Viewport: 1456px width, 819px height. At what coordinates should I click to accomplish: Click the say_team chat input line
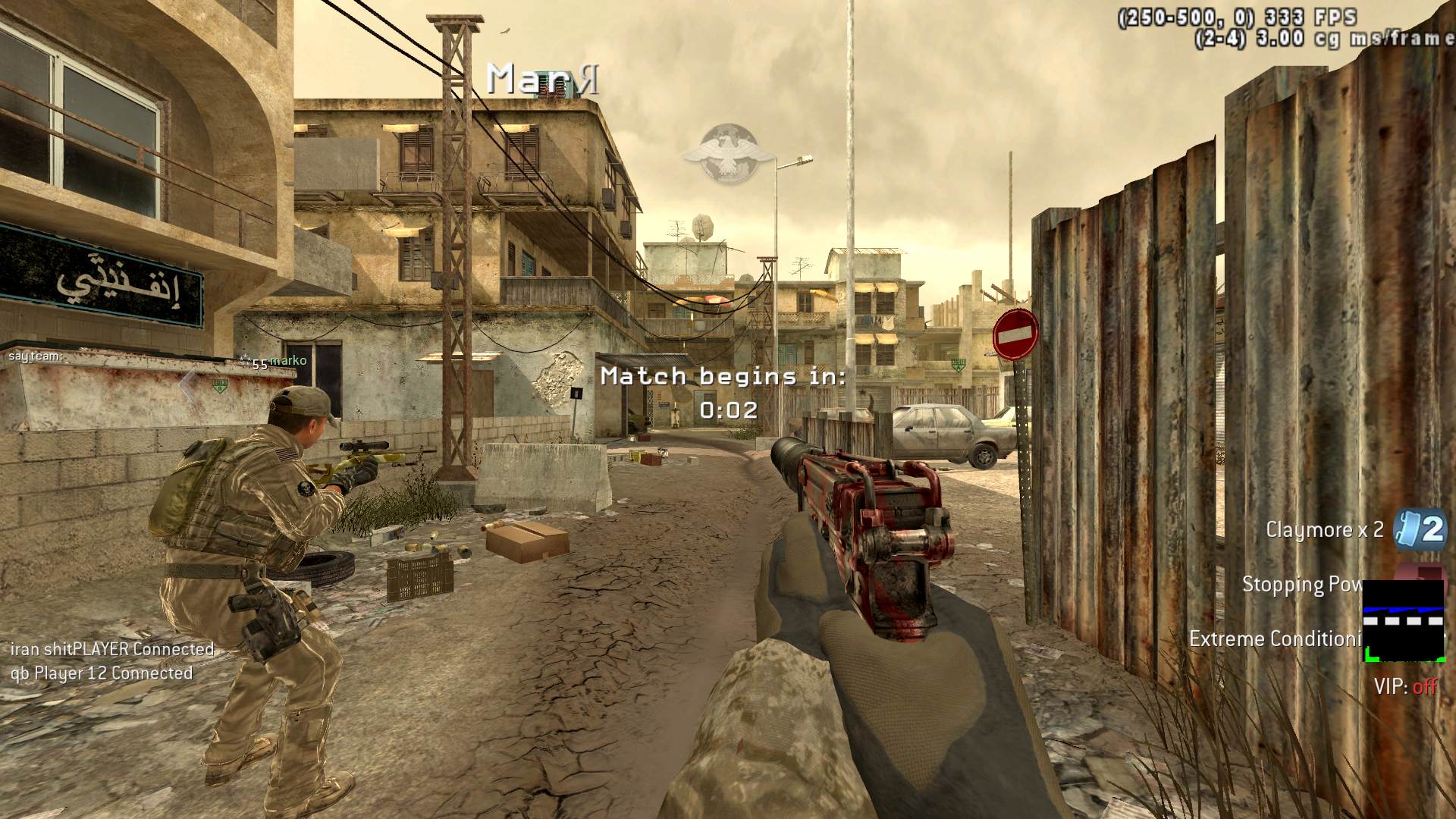35,356
